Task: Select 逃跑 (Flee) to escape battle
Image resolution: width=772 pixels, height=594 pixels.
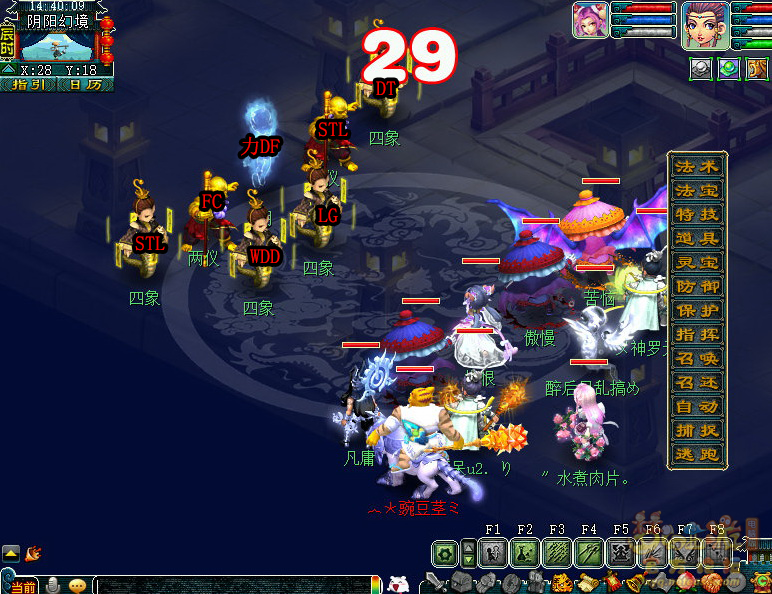Action: pyautogui.click(x=697, y=454)
